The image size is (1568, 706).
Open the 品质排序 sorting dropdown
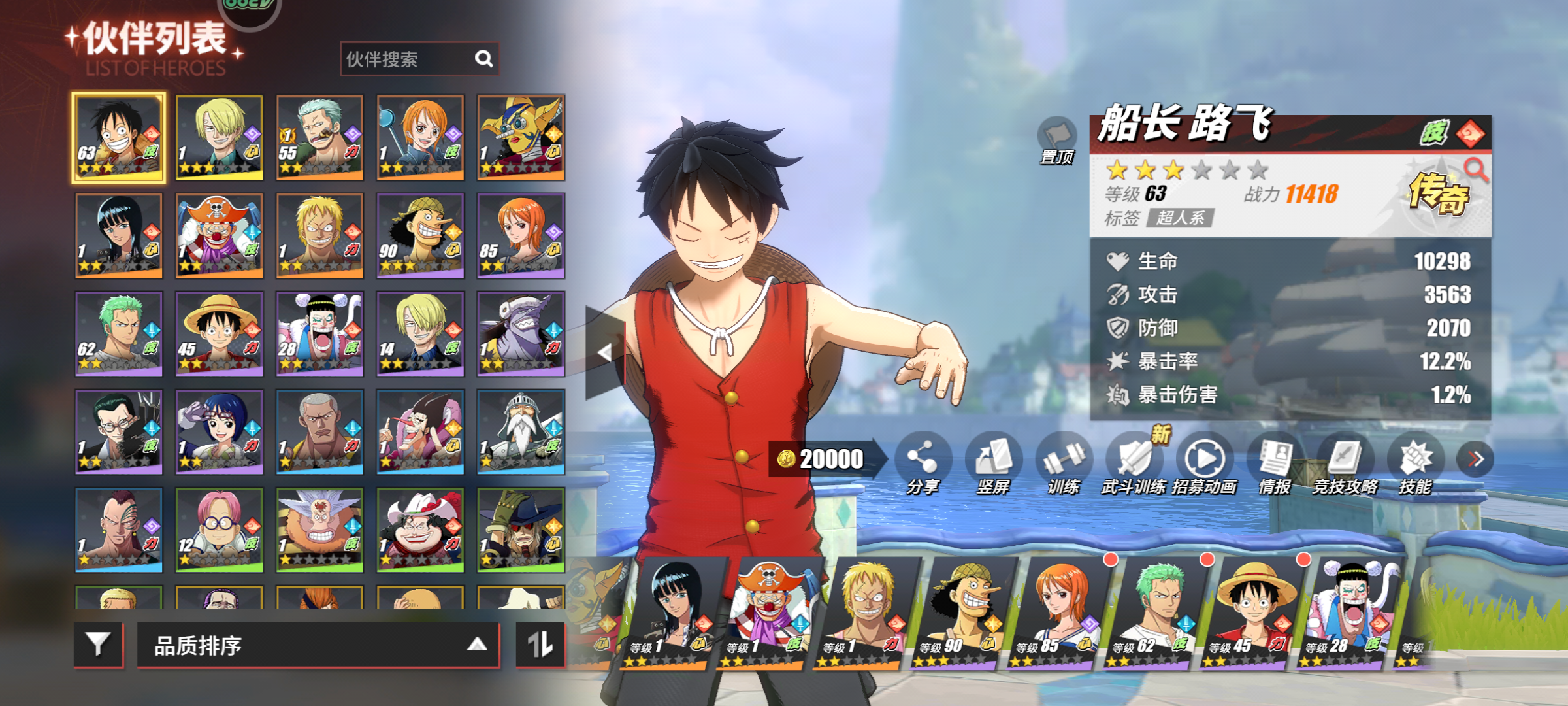(x=318, y=646)
